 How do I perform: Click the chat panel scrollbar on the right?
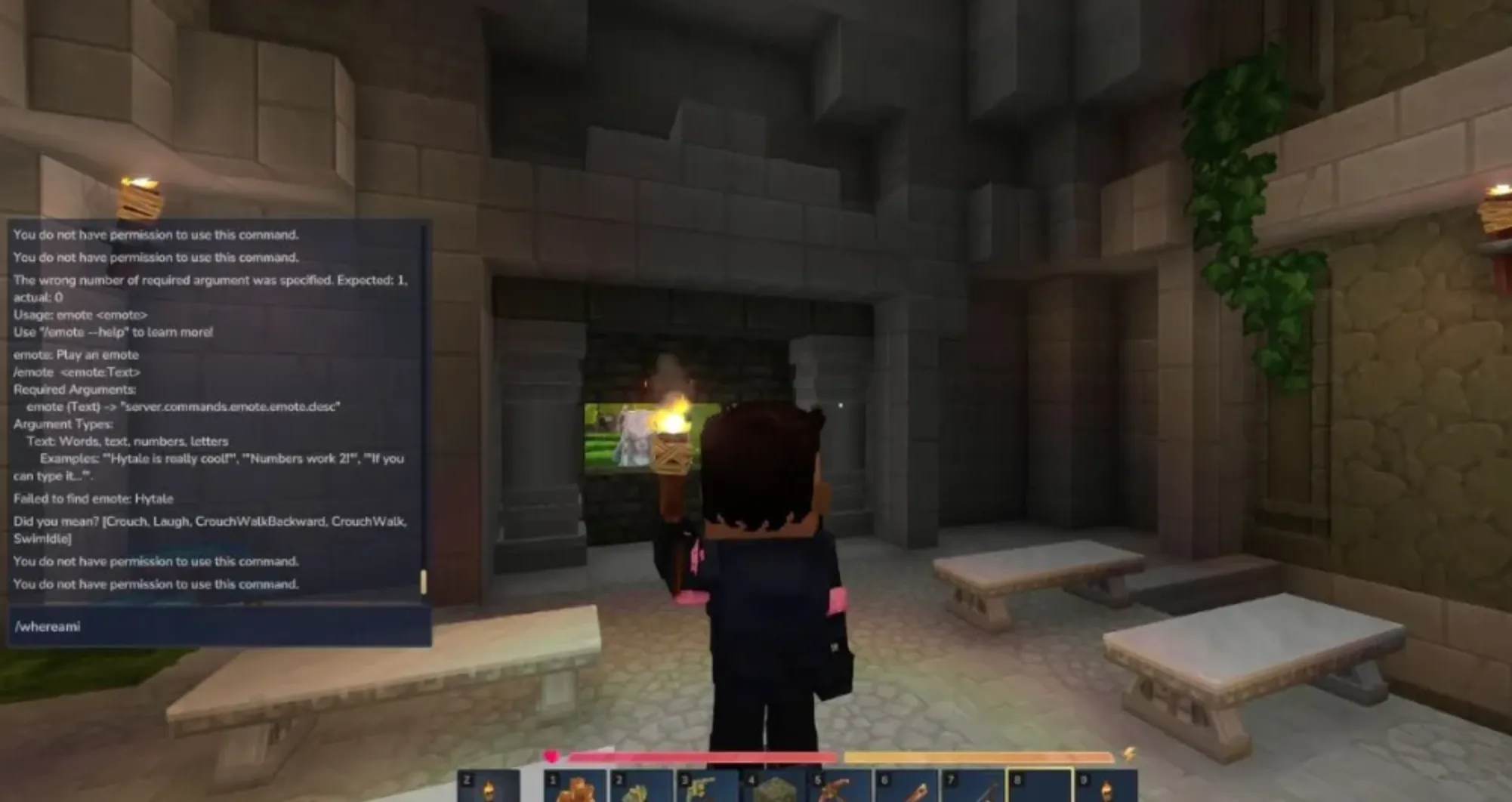click(x=425, y=581)
